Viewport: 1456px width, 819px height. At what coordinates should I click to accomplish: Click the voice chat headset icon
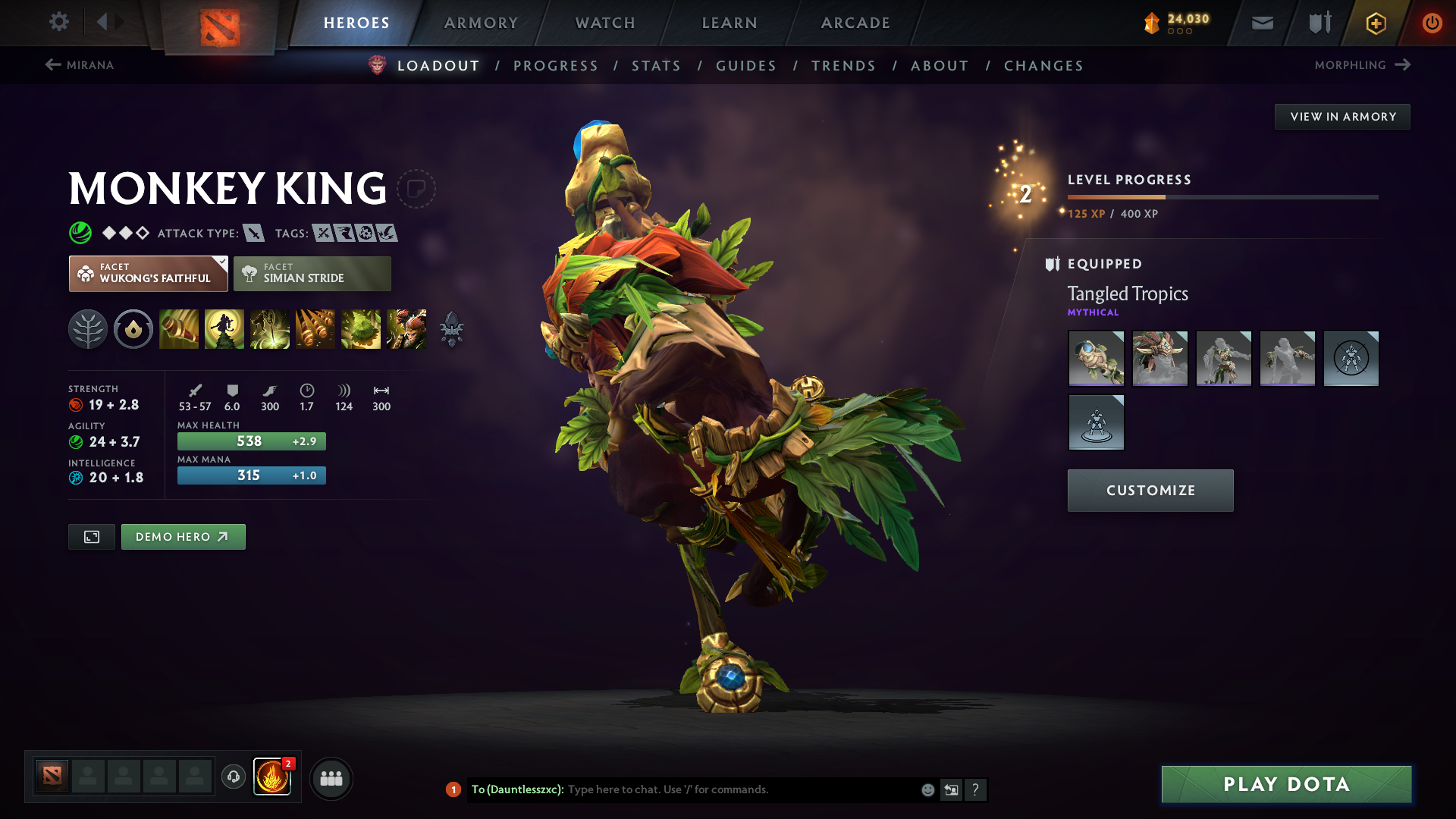tap(233, 777)
